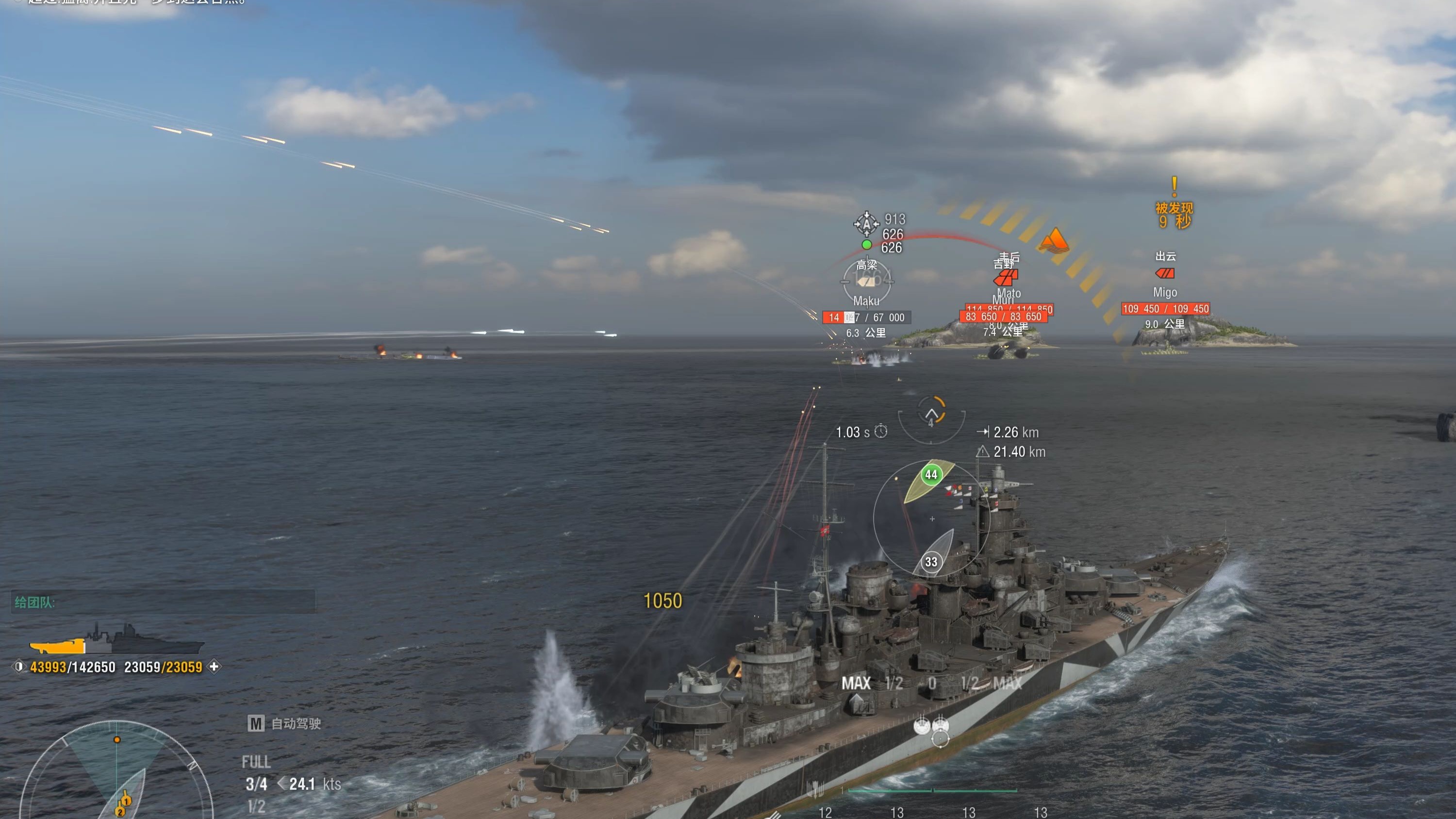The width and height of the screenshot is (1456, 819).
Task: Click the ship silhouette damage indicator
Action: tap(116, 641)
